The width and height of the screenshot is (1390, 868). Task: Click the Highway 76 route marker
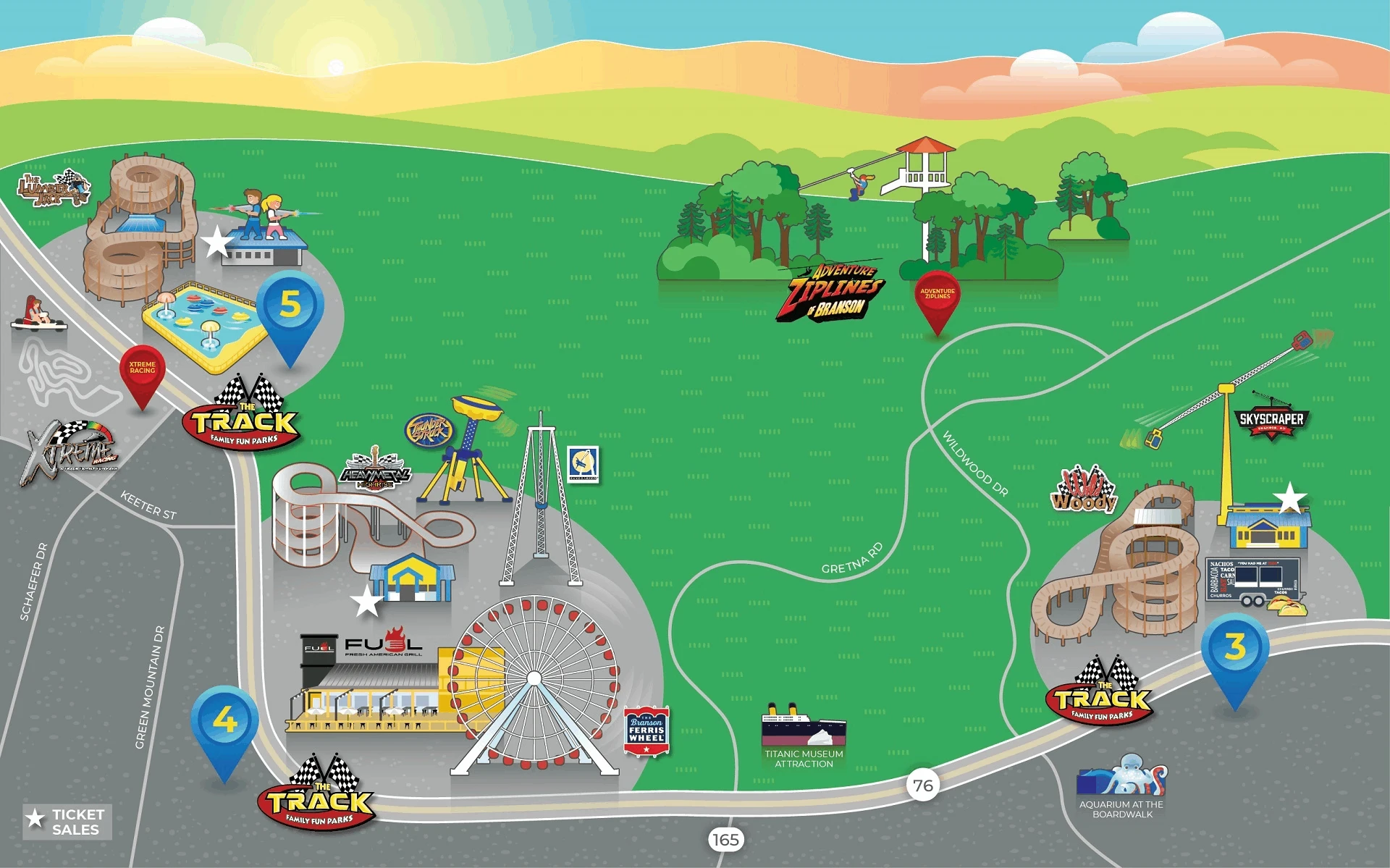click(922, 785)
